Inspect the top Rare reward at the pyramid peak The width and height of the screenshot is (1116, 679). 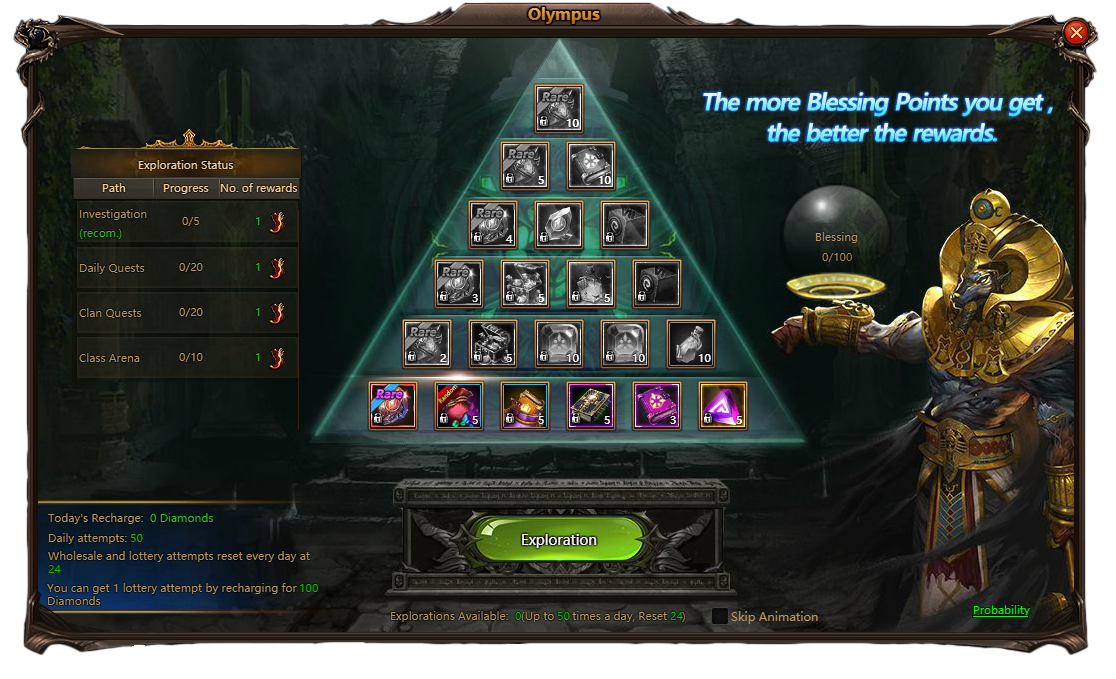(x=558, y=108)
